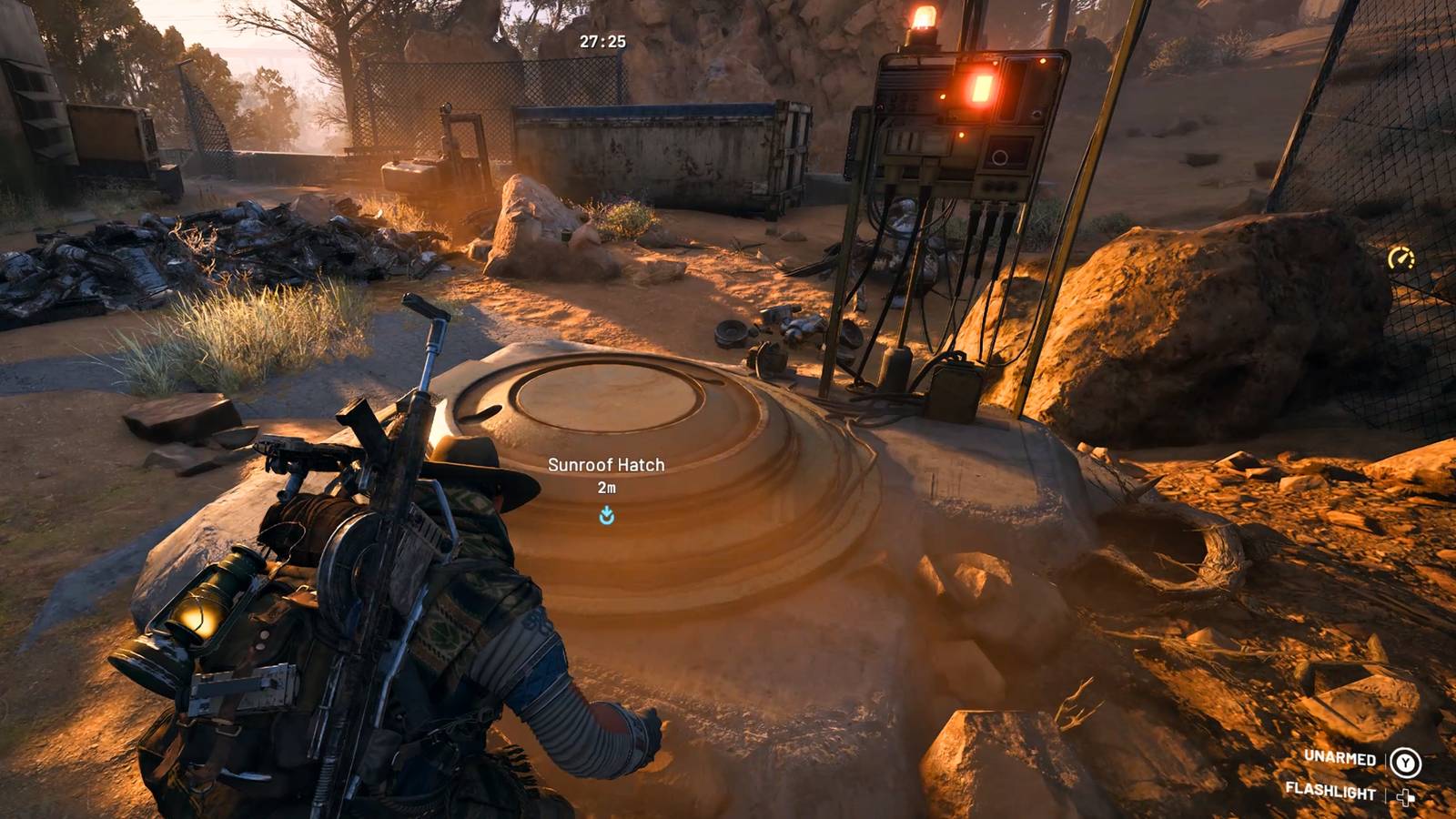
Task: Select the glowing red display on the control panel
Action: click(980, 87)
